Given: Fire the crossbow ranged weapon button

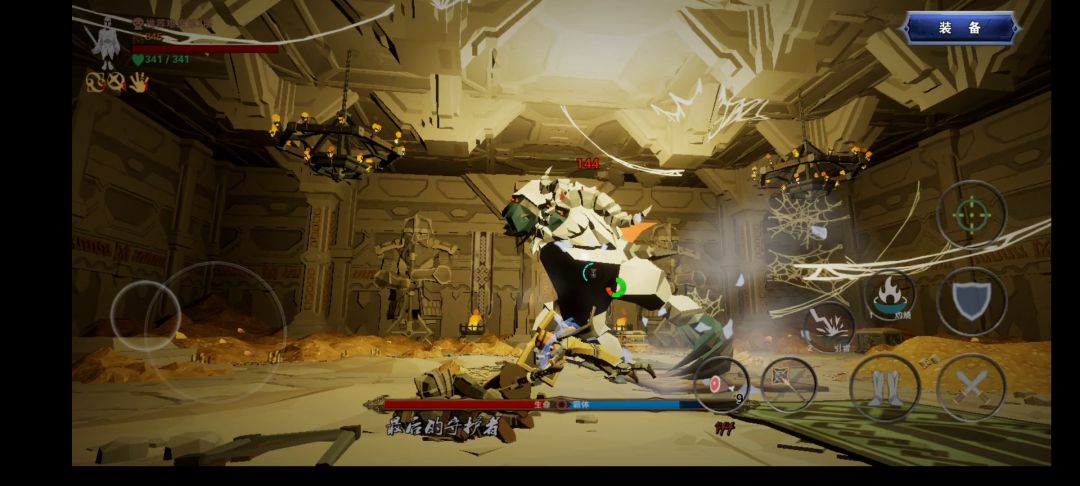Looking at the screenshot, I should click(789, 385).
